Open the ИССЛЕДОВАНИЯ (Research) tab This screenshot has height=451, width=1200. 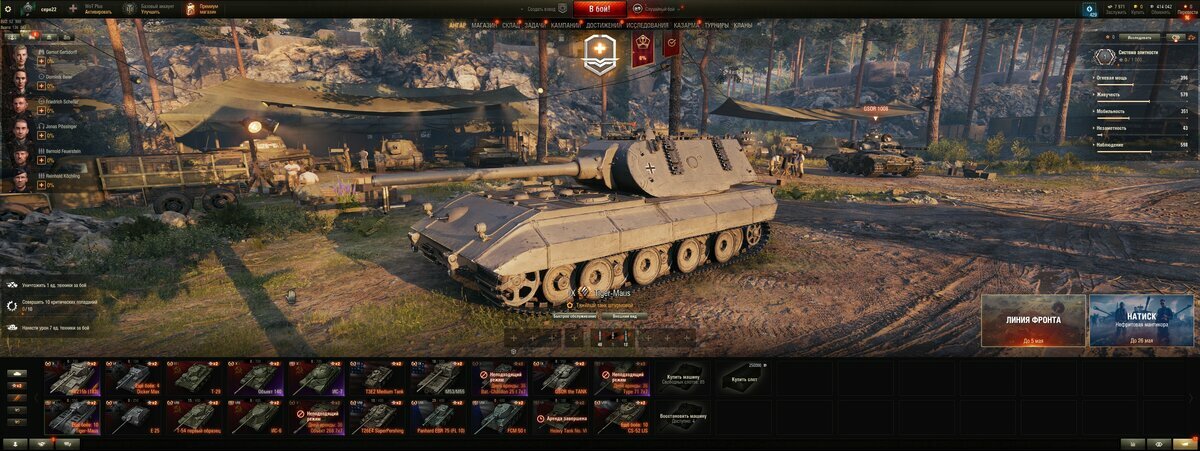(x=648, y=24)
